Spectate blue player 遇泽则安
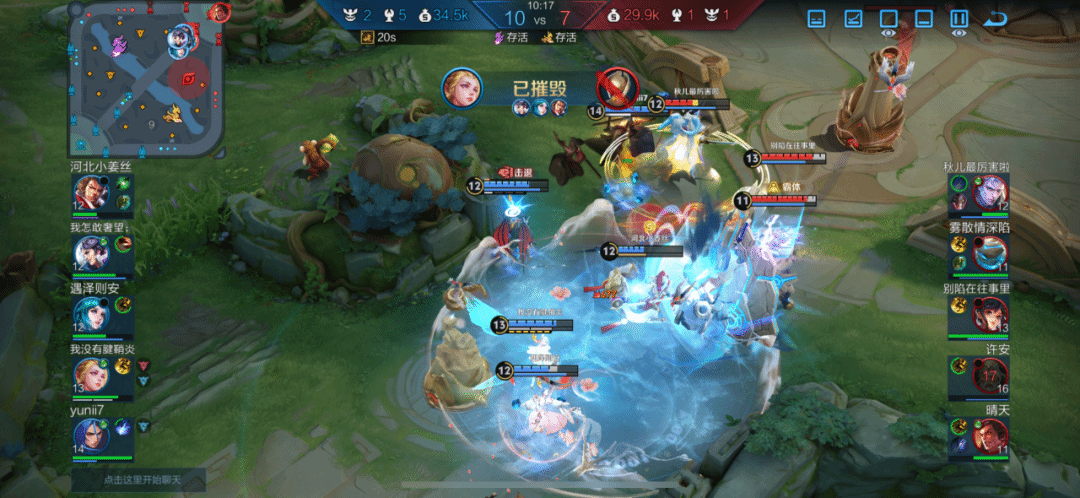The width and height of the screenshot is (1080, 498). tap(91, 316)
